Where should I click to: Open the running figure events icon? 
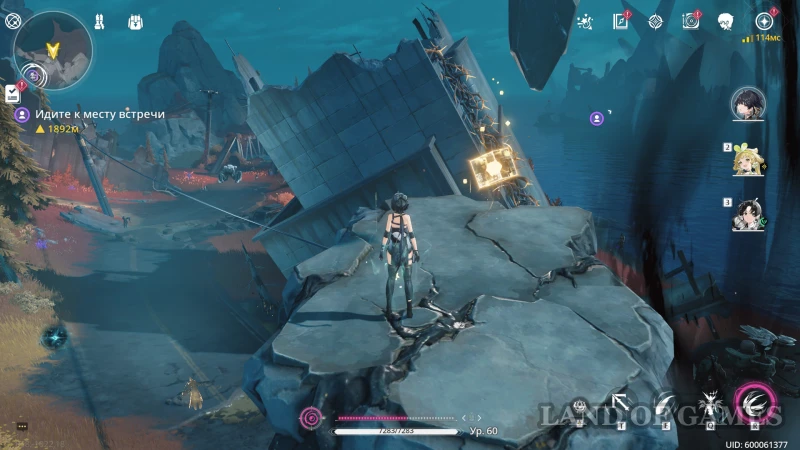587,21
